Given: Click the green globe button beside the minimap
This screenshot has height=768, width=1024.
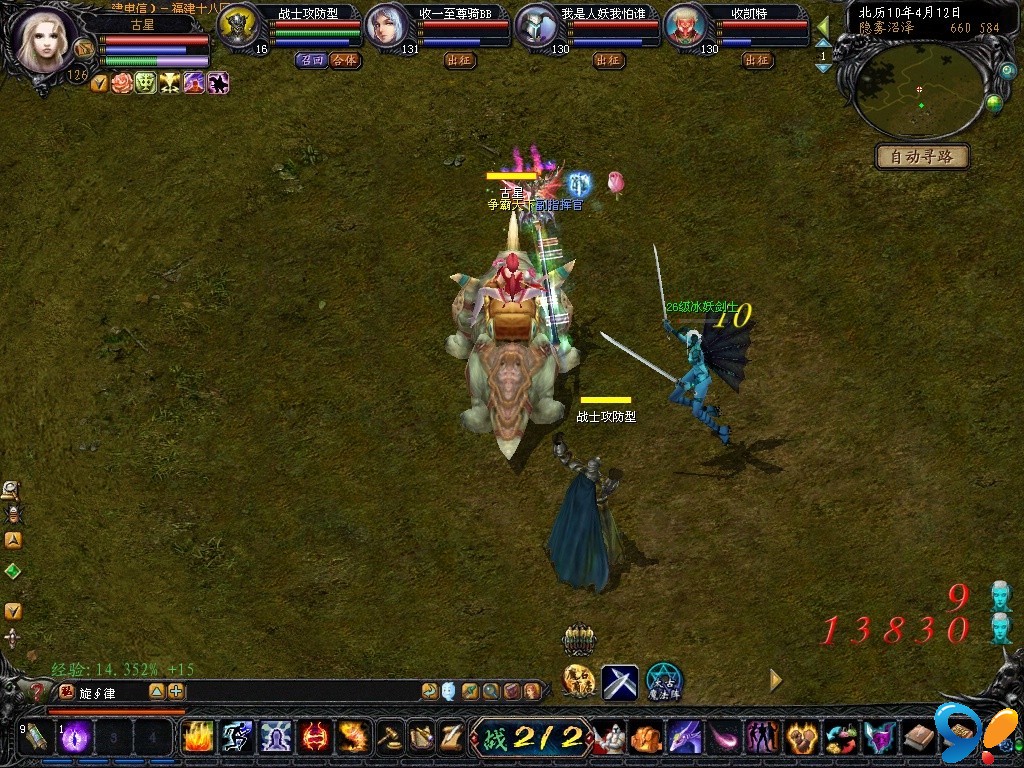Looking at the screenshot, I should coord(994,102).
